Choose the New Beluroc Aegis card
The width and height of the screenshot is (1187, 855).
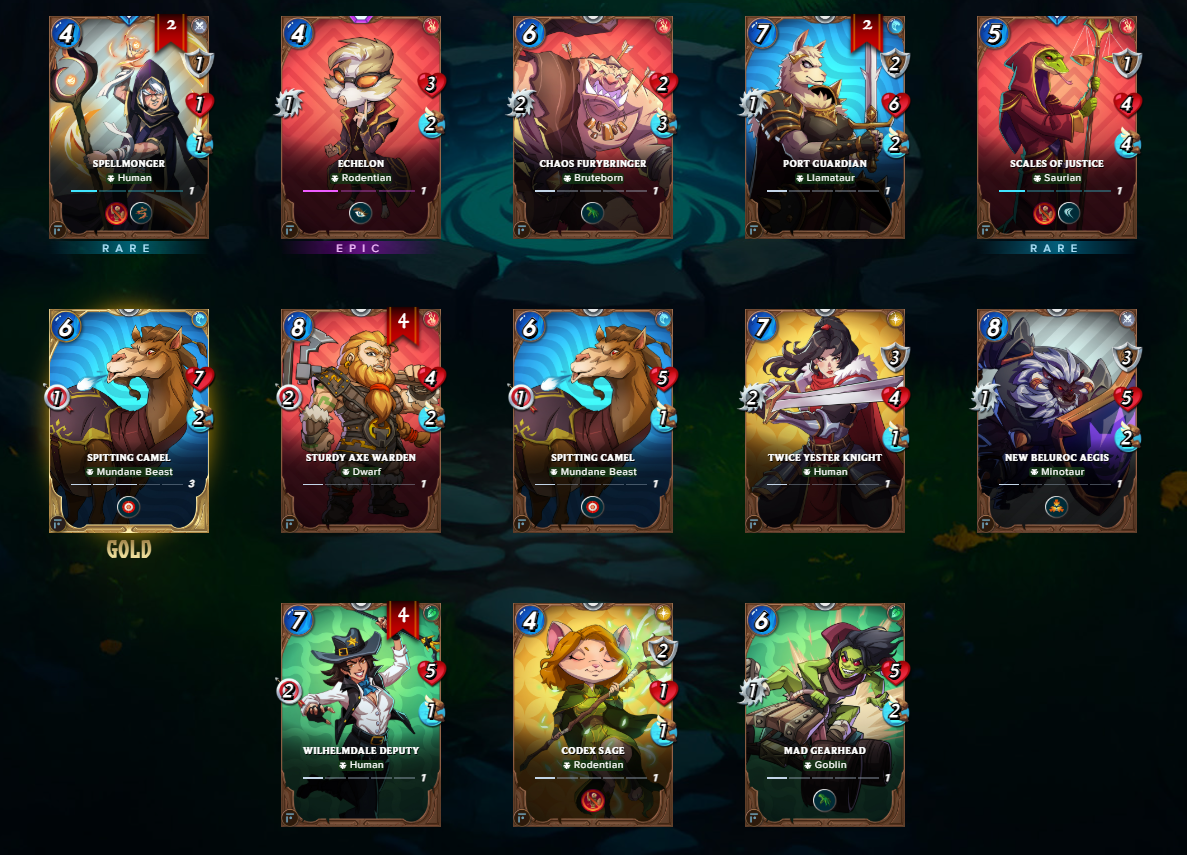(x=1057, y=420)
